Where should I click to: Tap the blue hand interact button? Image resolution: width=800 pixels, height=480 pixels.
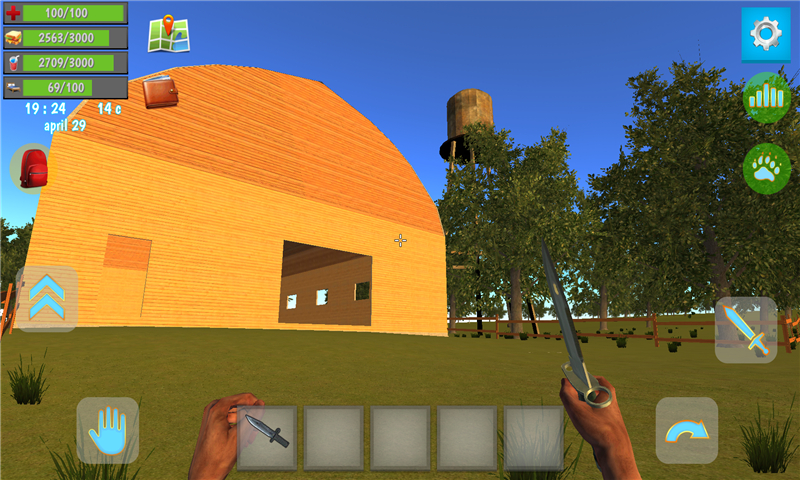pos(108,431)
